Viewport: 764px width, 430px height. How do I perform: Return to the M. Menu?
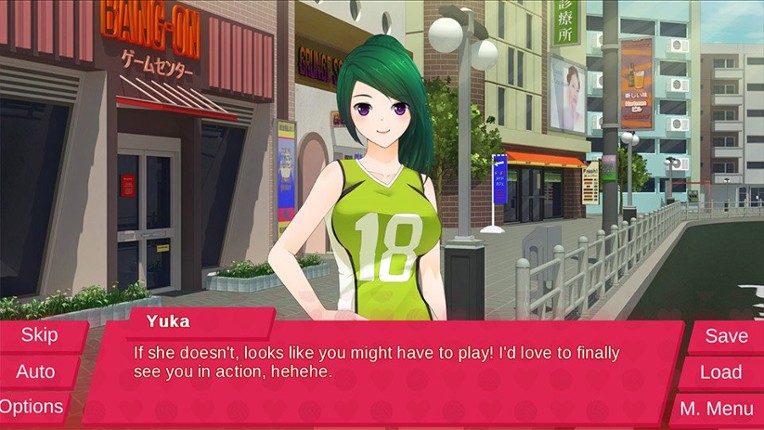point(716,408)
